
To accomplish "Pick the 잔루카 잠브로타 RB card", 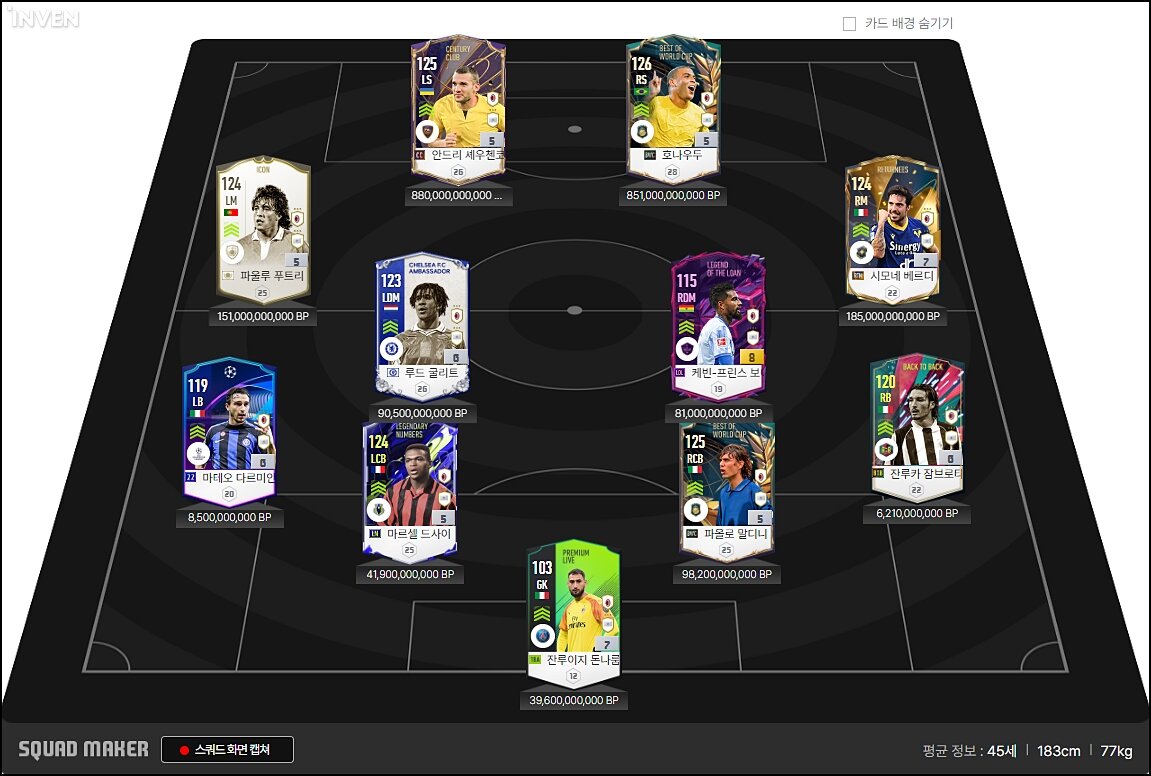I will click(x=916, y=425).
